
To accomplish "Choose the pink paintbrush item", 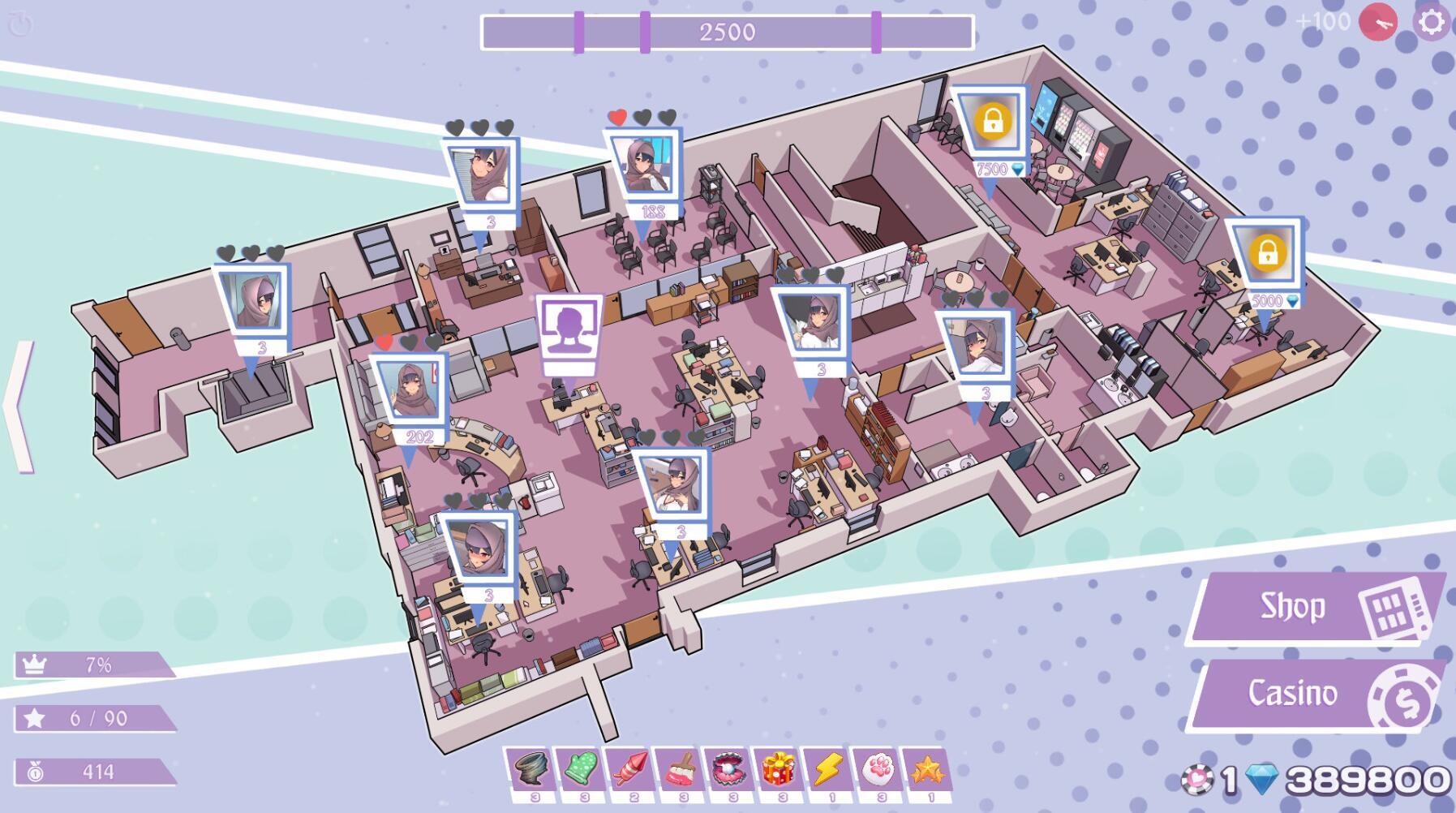I will [x=679, y=768].
